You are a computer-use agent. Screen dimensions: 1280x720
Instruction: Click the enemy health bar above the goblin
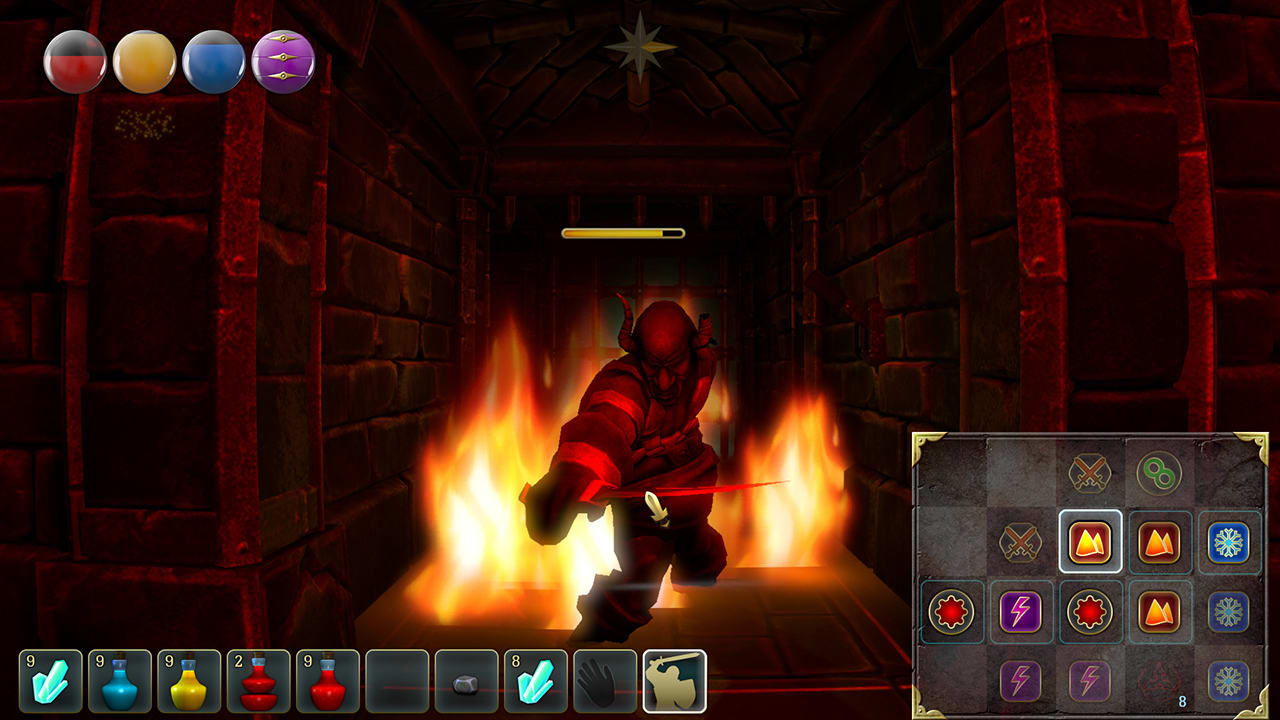click(622, 231)
